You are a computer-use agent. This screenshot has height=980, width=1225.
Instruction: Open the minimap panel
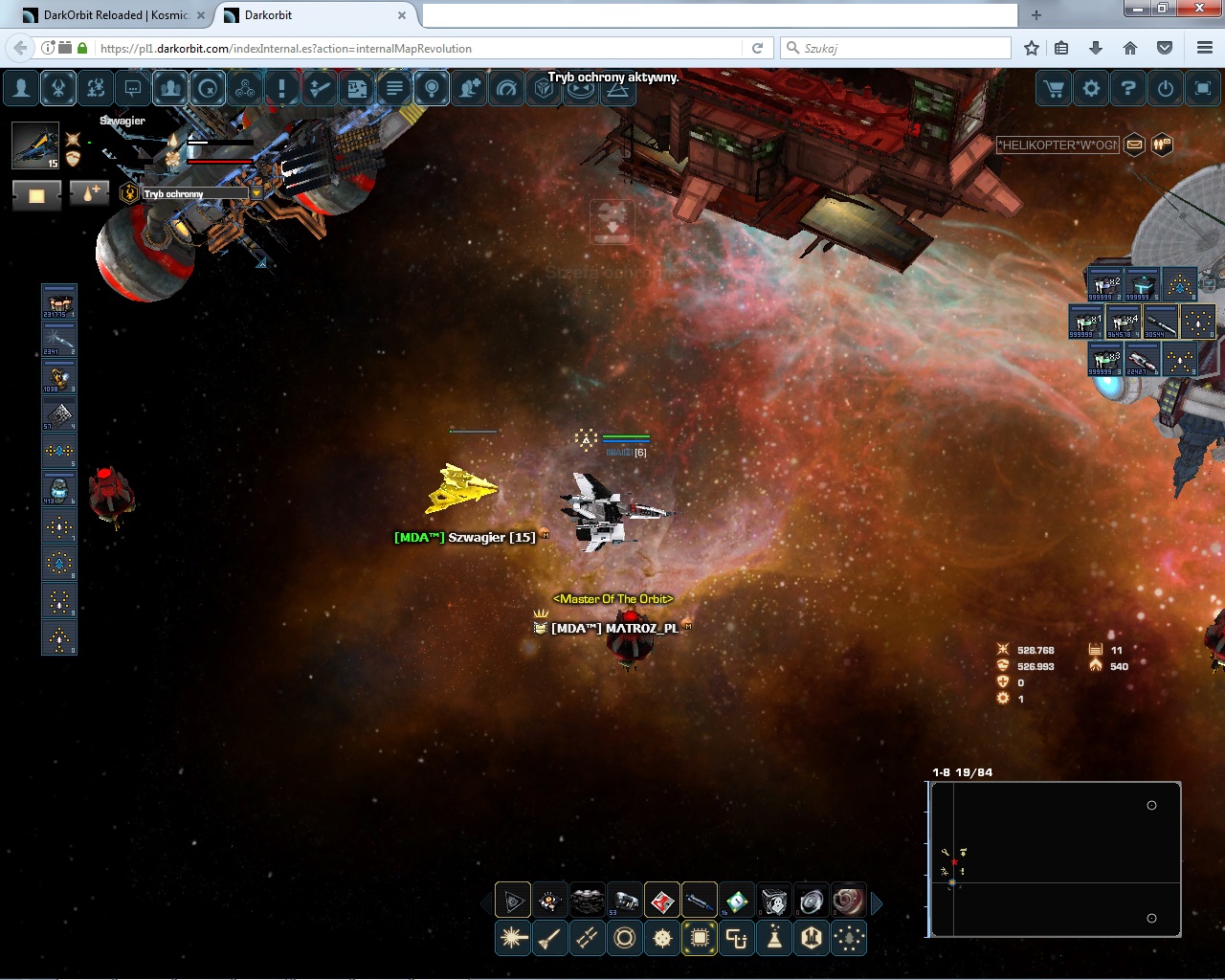[1056, 859]
